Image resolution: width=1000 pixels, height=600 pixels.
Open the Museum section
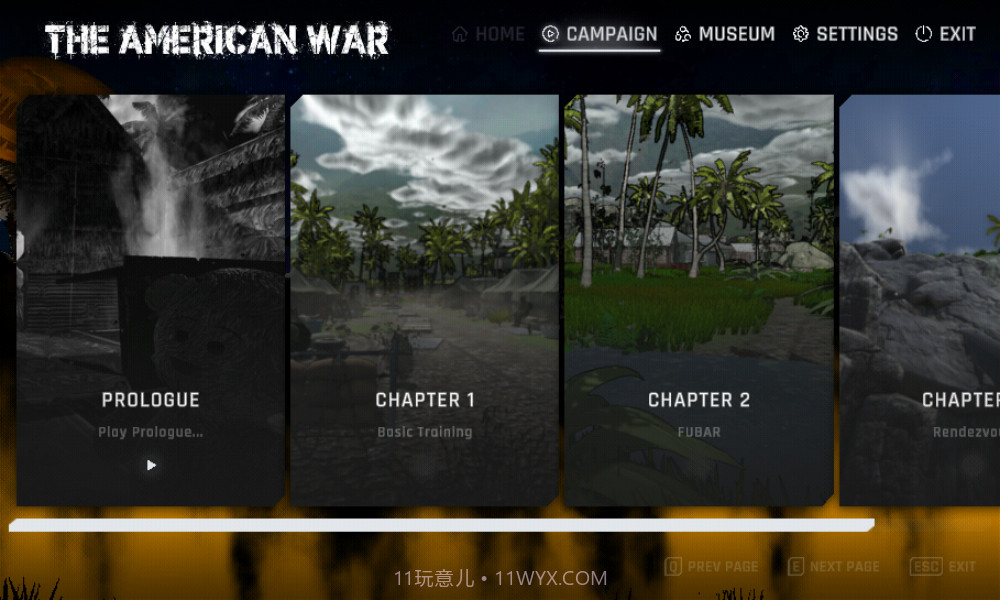725,34
